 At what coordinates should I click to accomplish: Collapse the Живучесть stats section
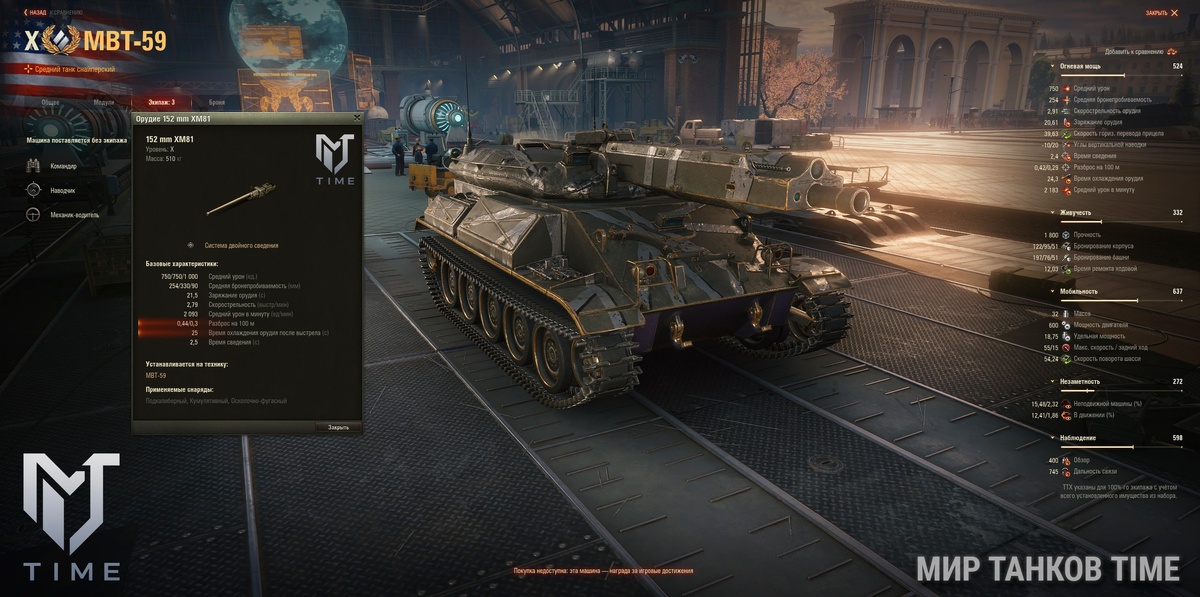point(1076,212)
